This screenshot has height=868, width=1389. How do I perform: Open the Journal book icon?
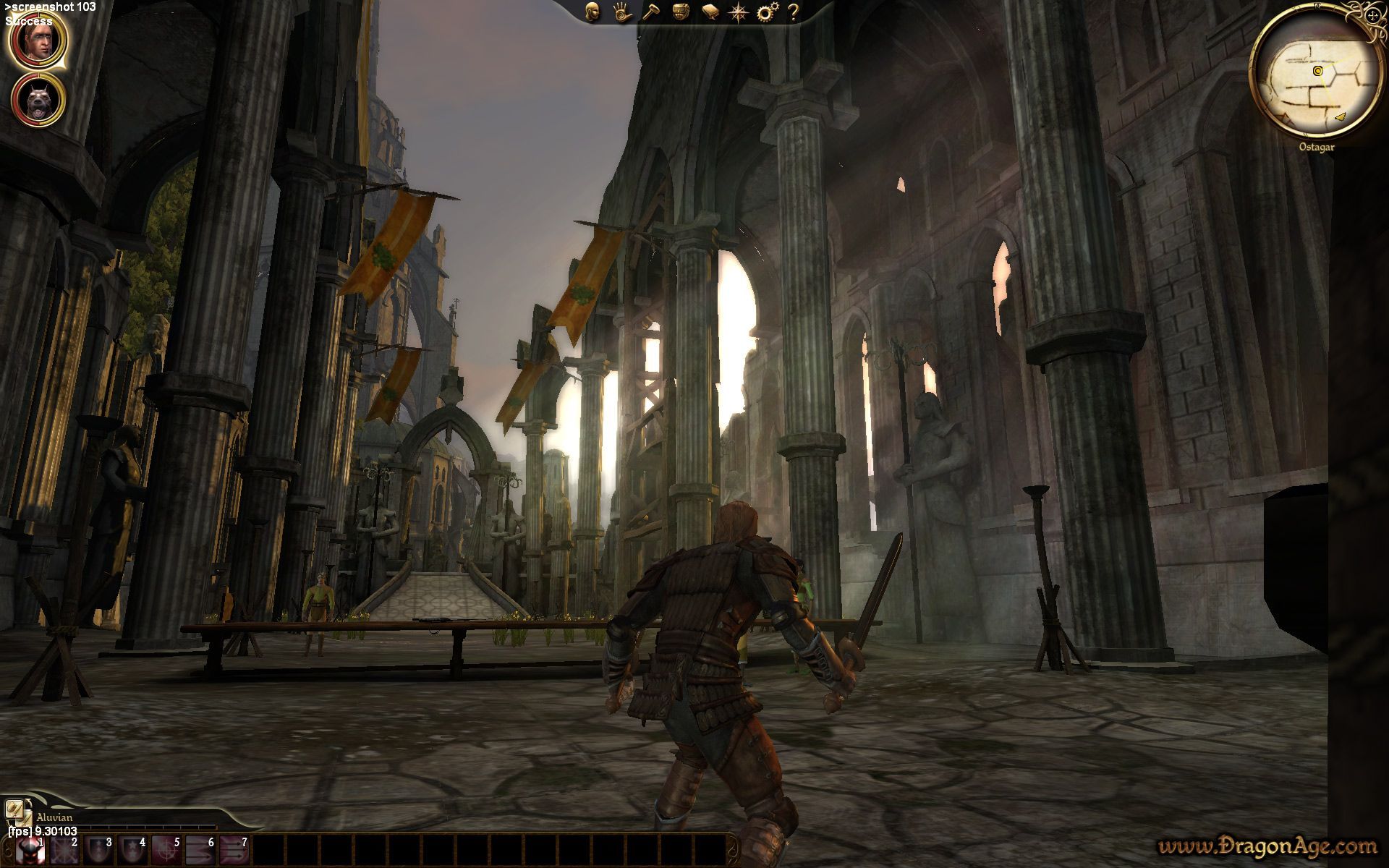click(x=711, y=11)
